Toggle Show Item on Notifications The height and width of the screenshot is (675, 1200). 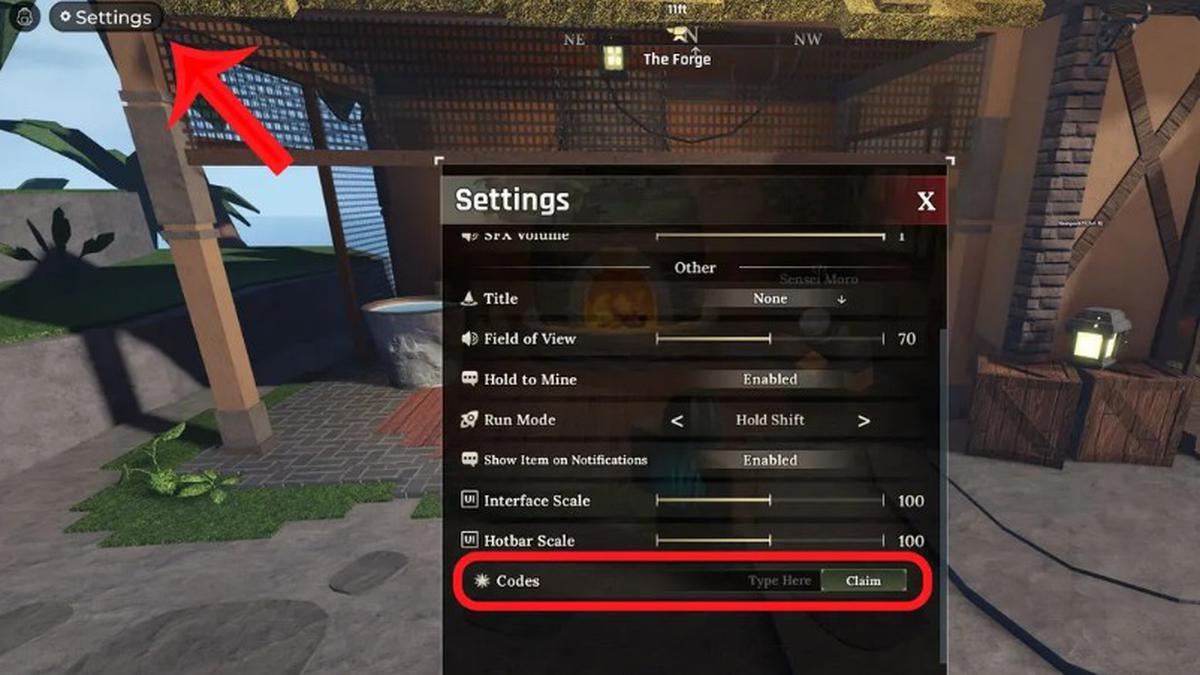pos(770,461)
